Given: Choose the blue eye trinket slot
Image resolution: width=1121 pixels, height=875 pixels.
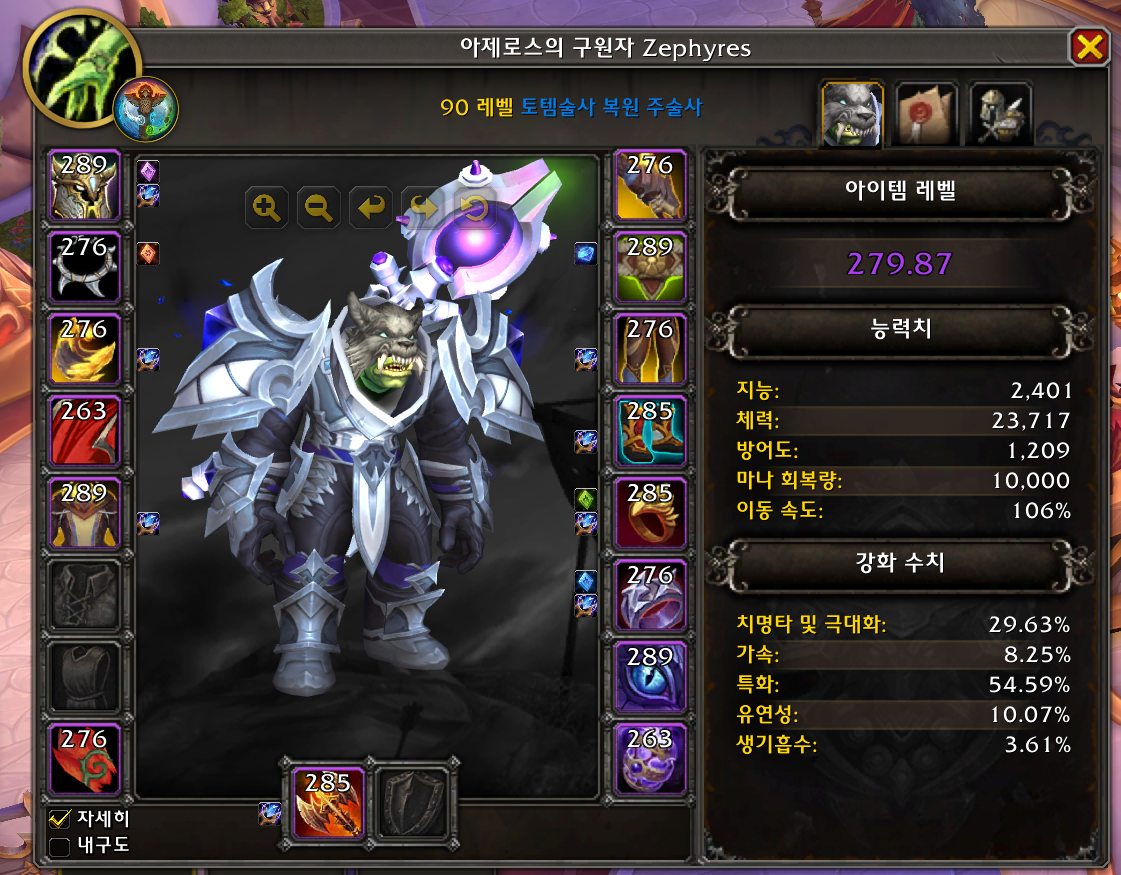Looking at the screenshot, I should [x=650, y=678].
